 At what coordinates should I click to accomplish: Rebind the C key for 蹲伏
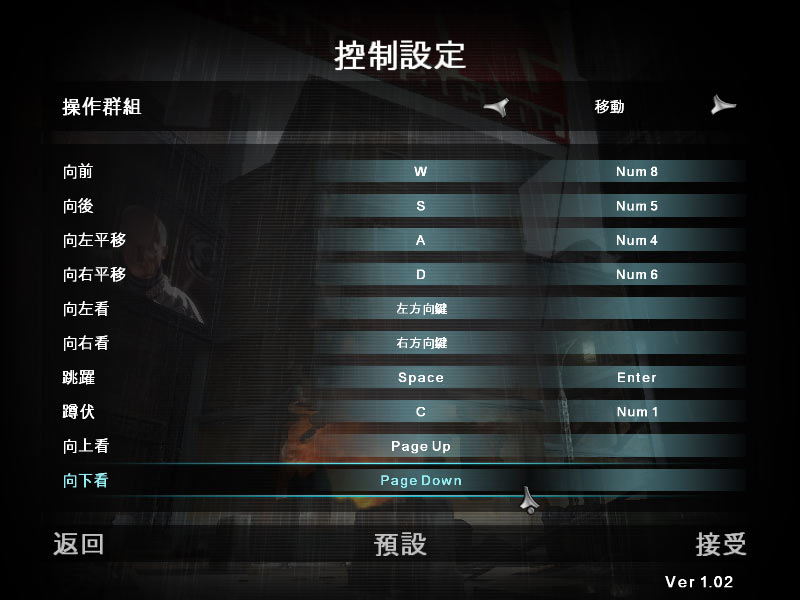[421, 412]
